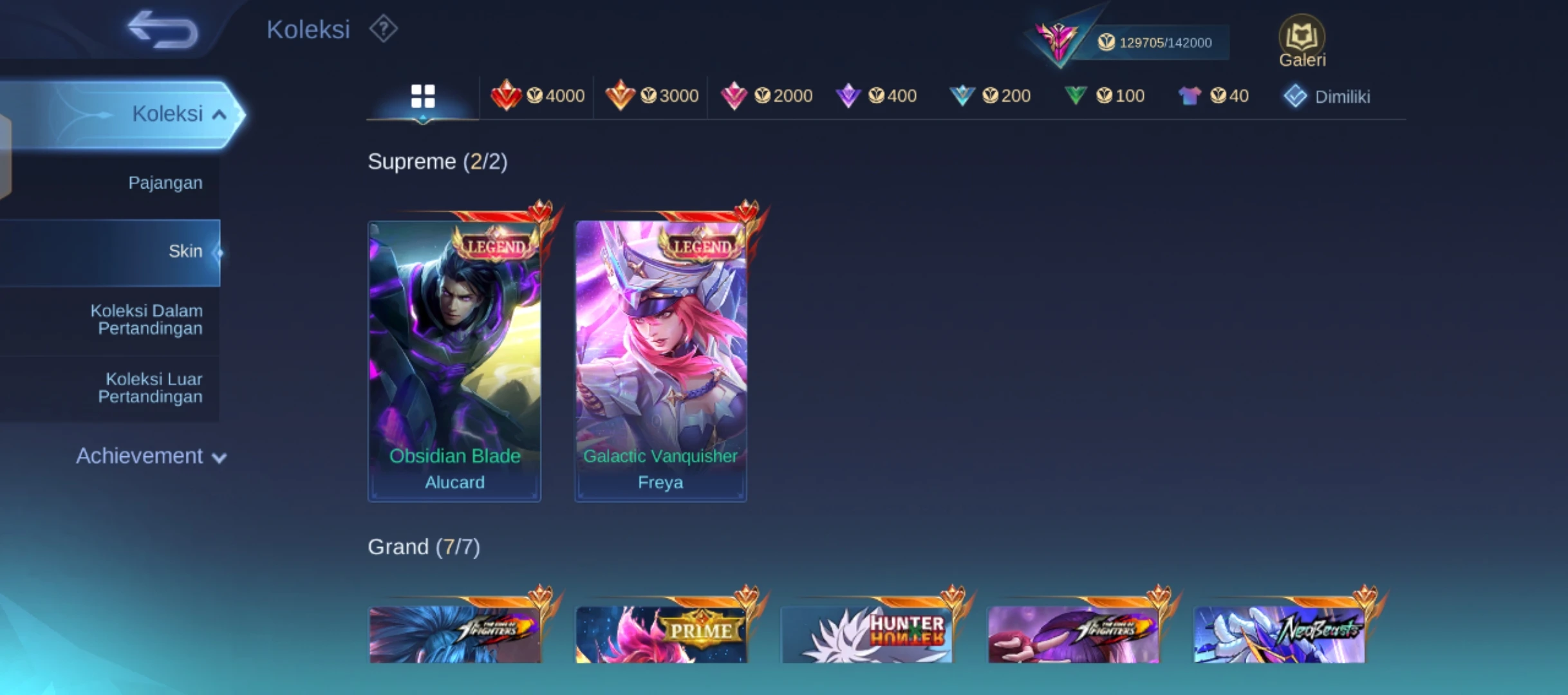Select the shirt 40 skin filter icon
Screen dimensions: 1568x695
click(1214, 95)
